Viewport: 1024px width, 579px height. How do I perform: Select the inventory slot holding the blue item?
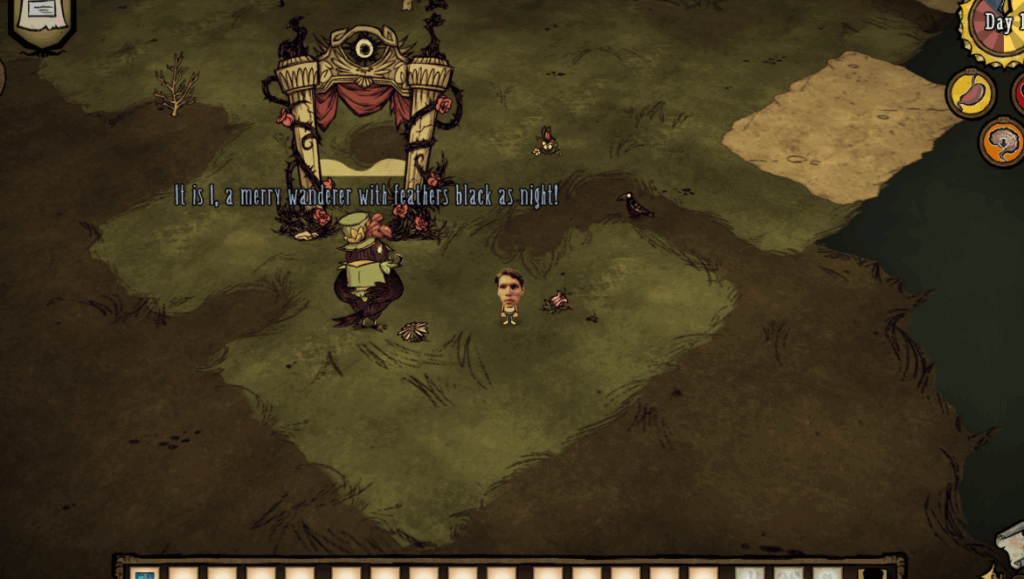tap(145, 574)
